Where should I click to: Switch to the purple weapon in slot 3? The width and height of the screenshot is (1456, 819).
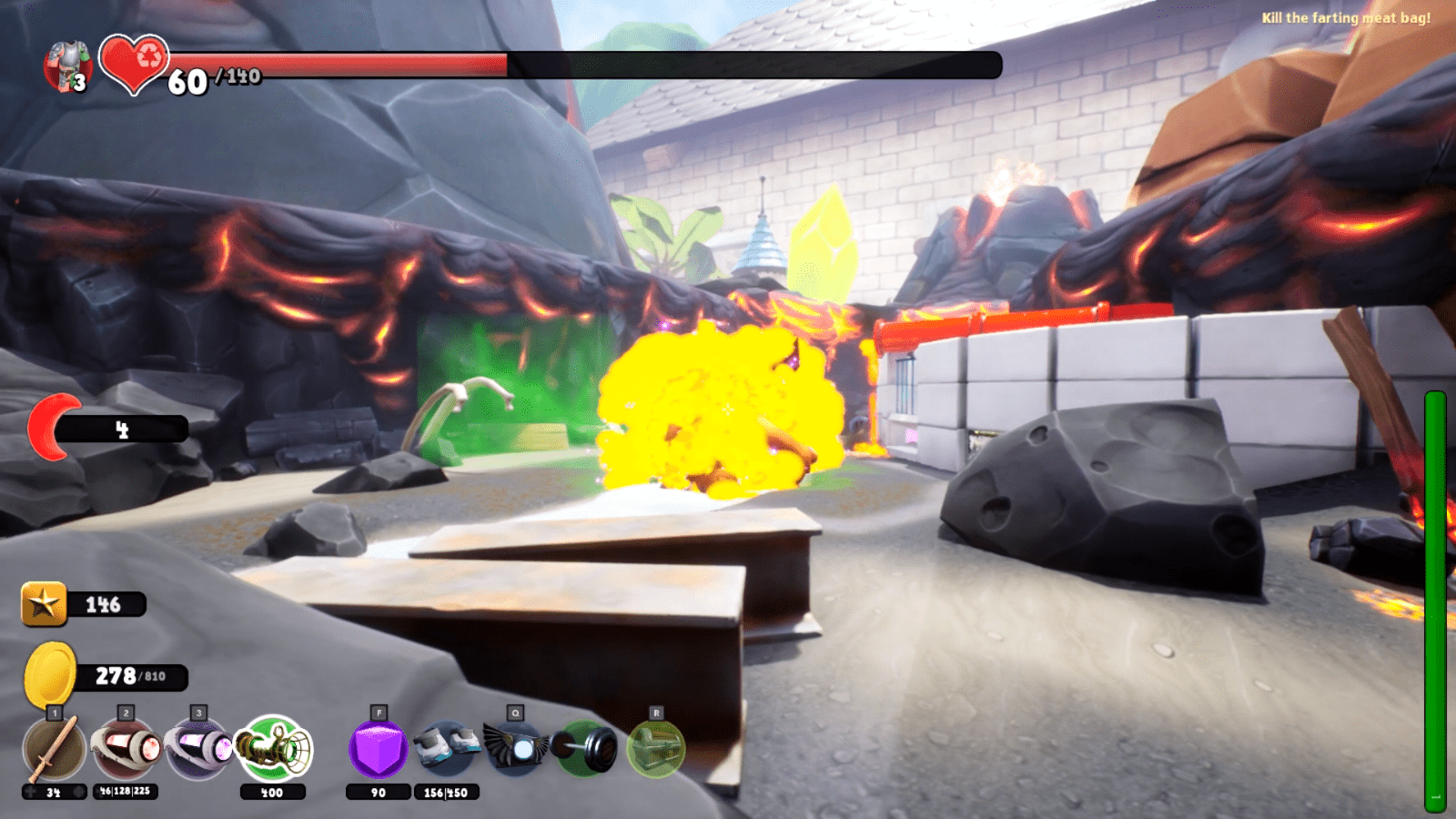[x=197, y=748]
